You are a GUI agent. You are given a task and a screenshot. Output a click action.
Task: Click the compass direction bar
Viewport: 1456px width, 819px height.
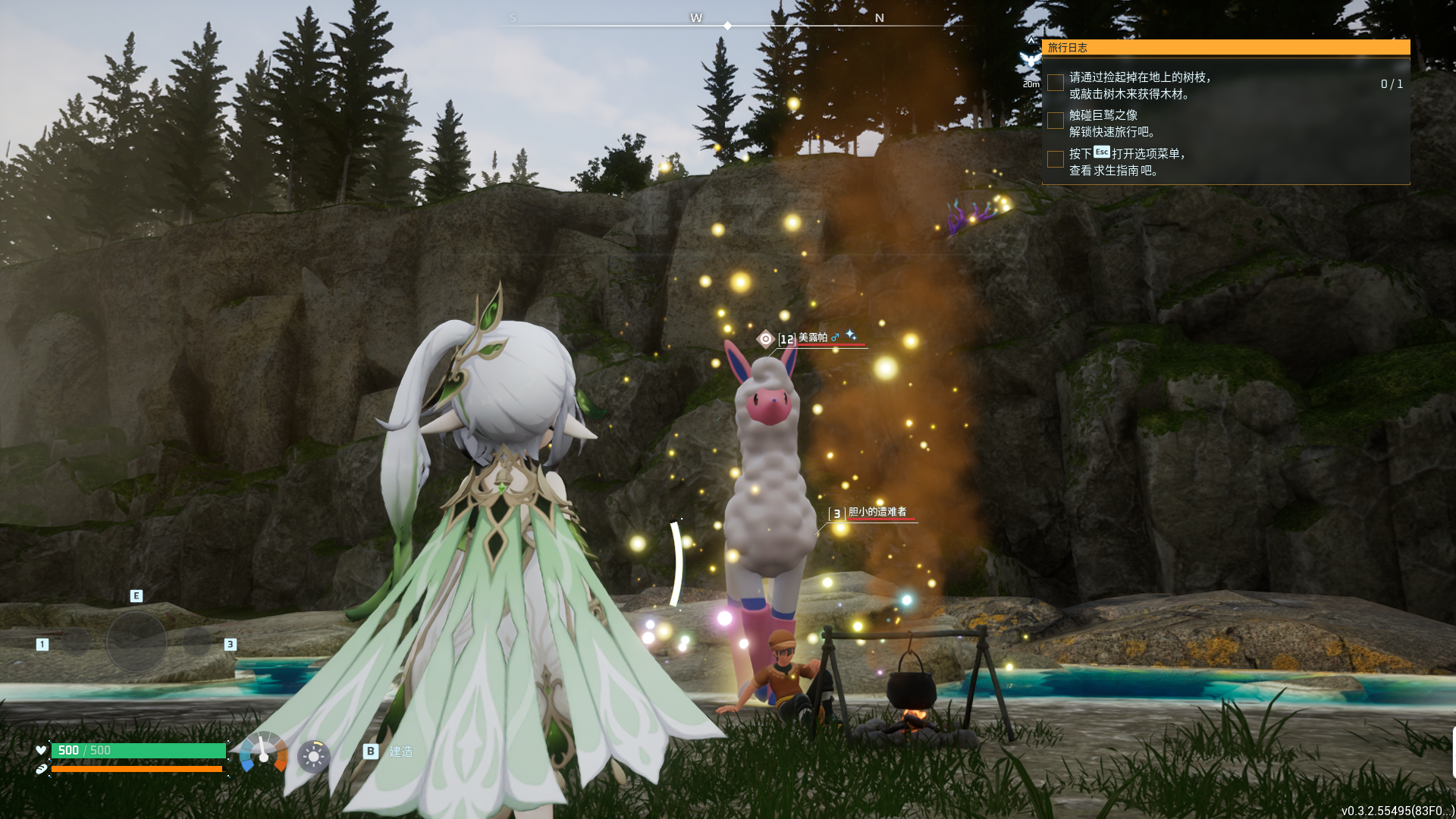pos(726,25)
